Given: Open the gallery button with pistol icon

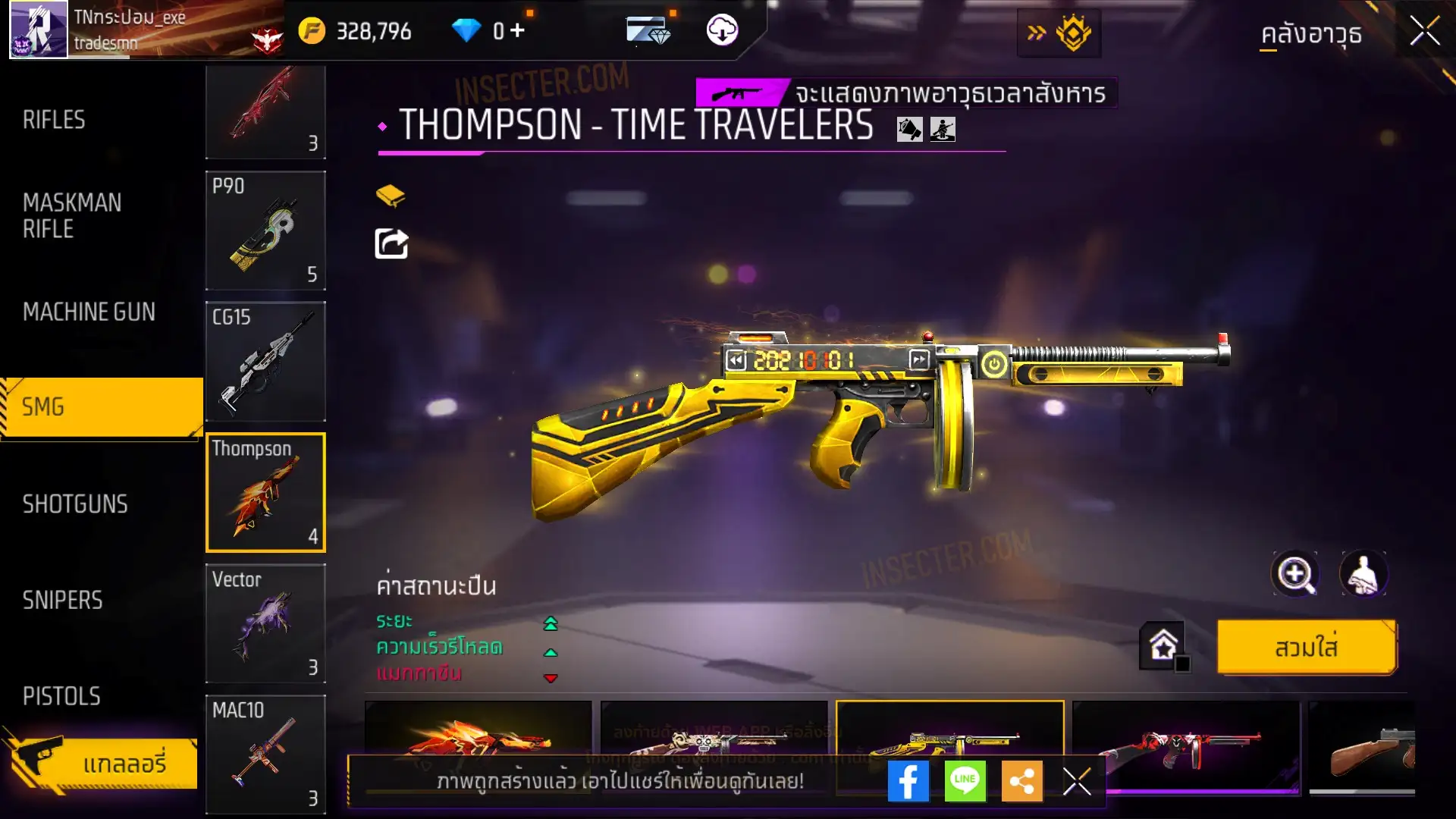Looking at the screenshot, I should (102, 763).
